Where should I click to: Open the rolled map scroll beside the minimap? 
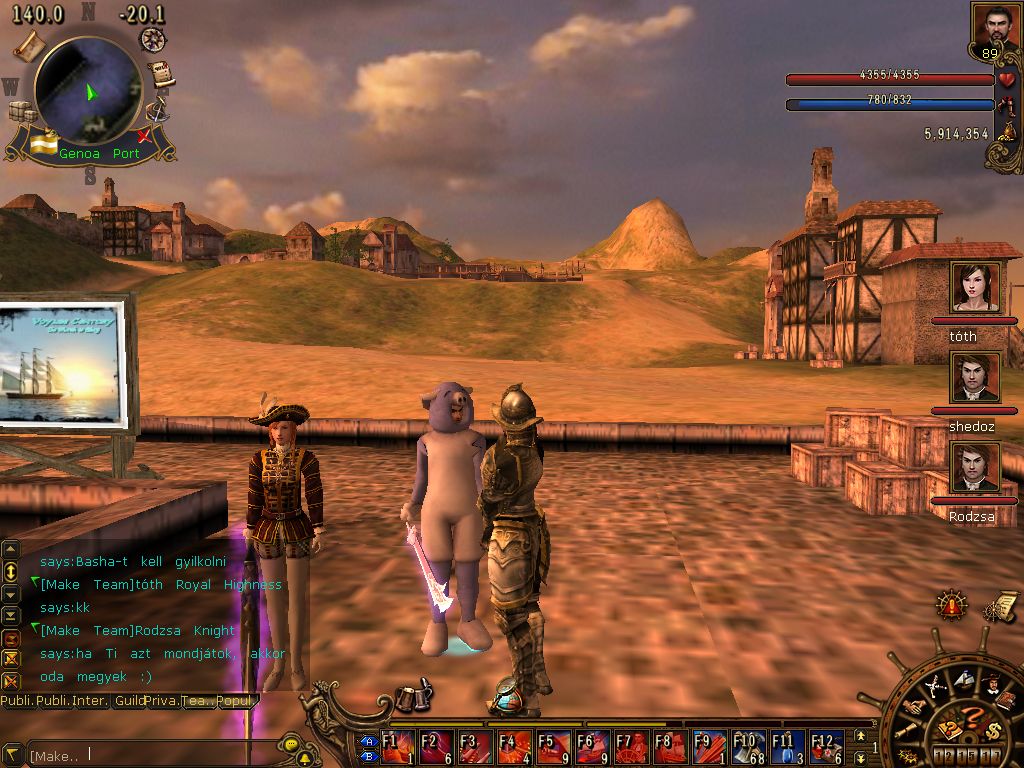[29, 44]
